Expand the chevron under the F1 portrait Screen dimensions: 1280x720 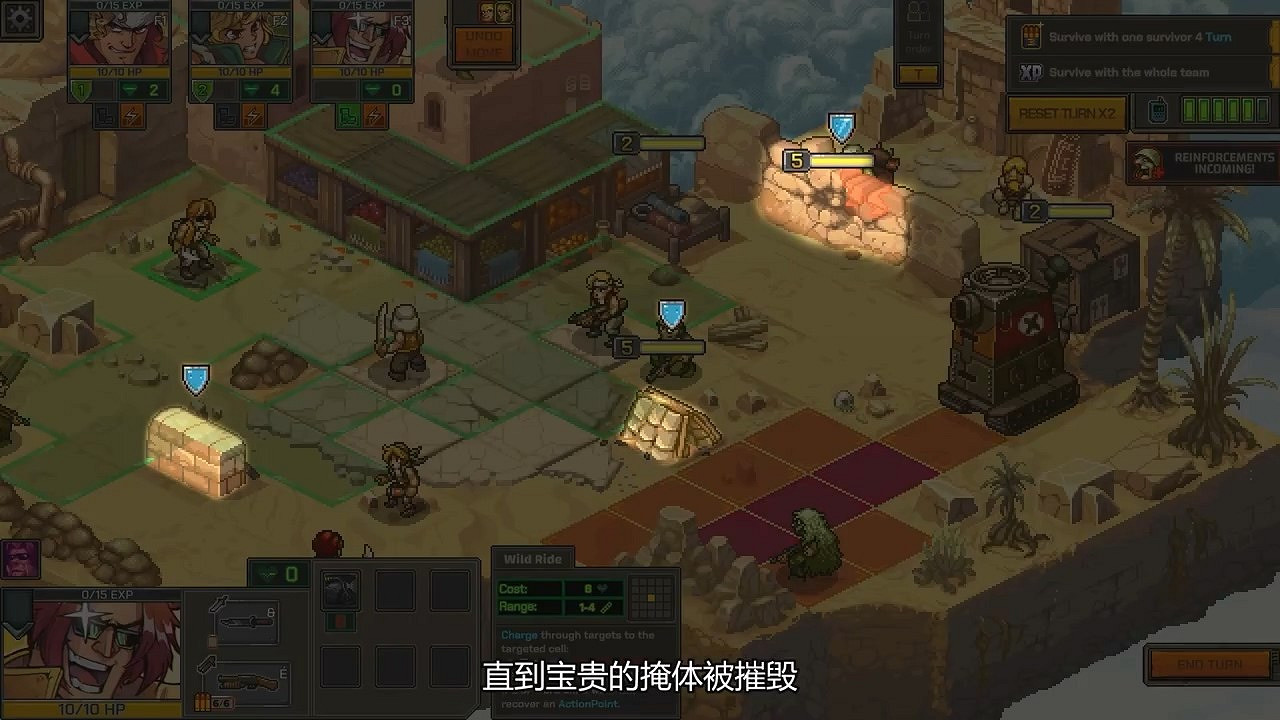pos(78,38)
